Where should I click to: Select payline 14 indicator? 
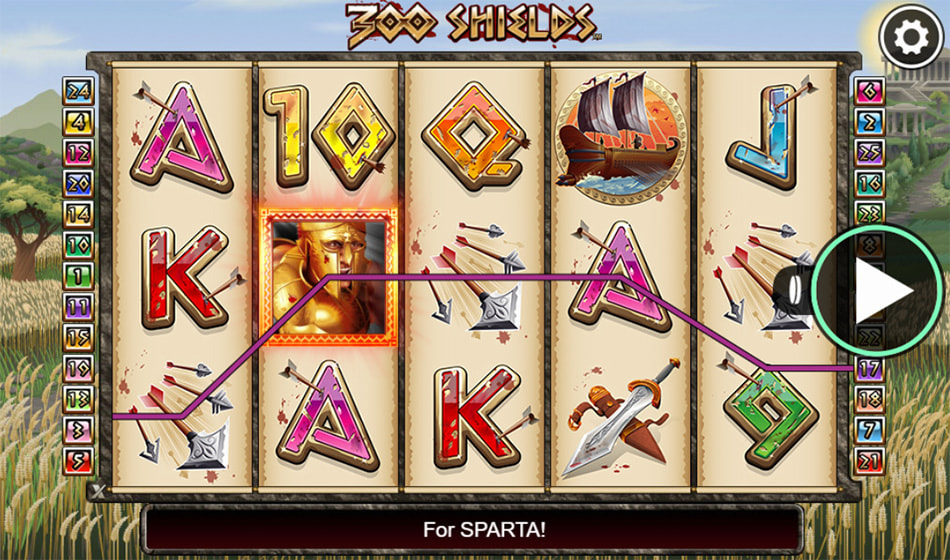78,215
